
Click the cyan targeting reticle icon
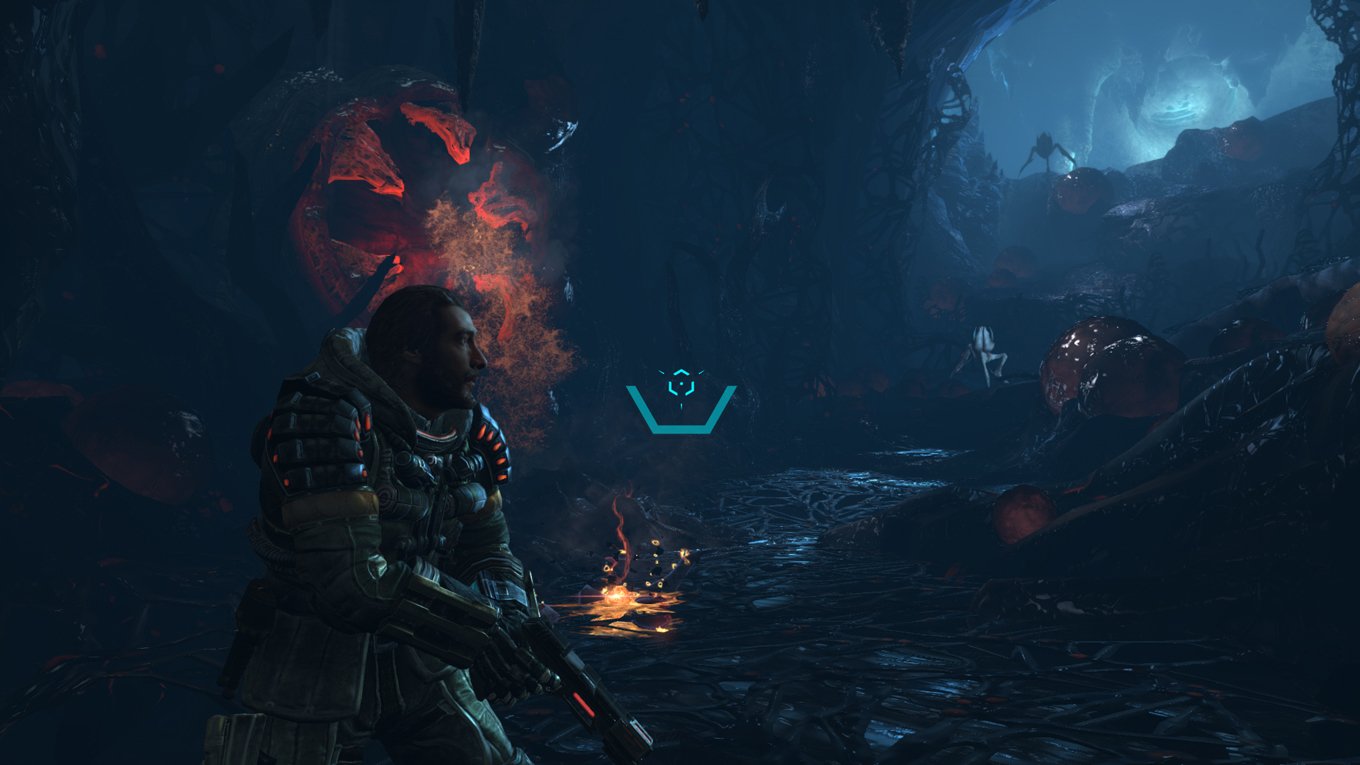tap(681, 383)
